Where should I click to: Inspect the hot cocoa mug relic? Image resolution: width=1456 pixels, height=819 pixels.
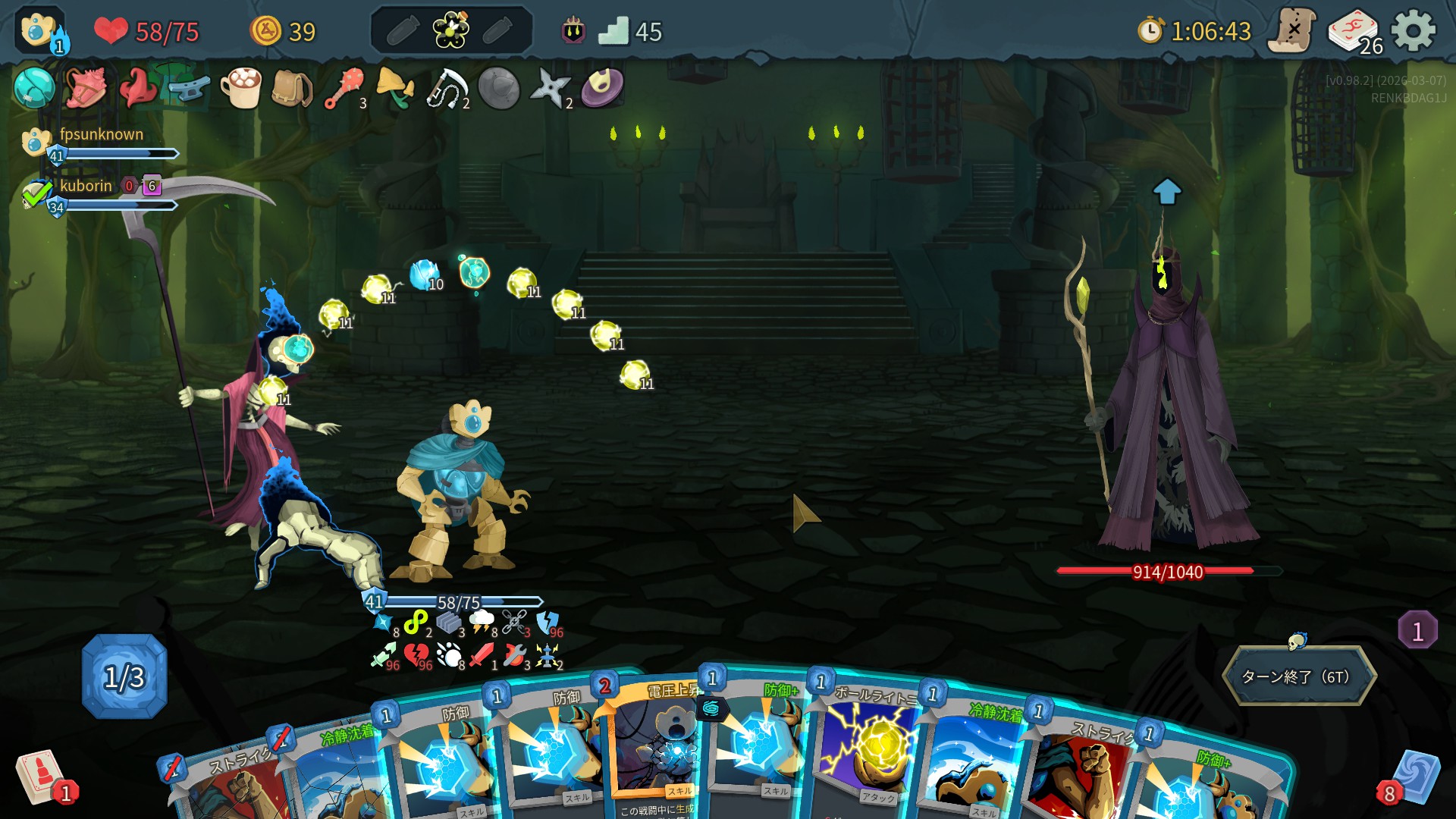240,88
